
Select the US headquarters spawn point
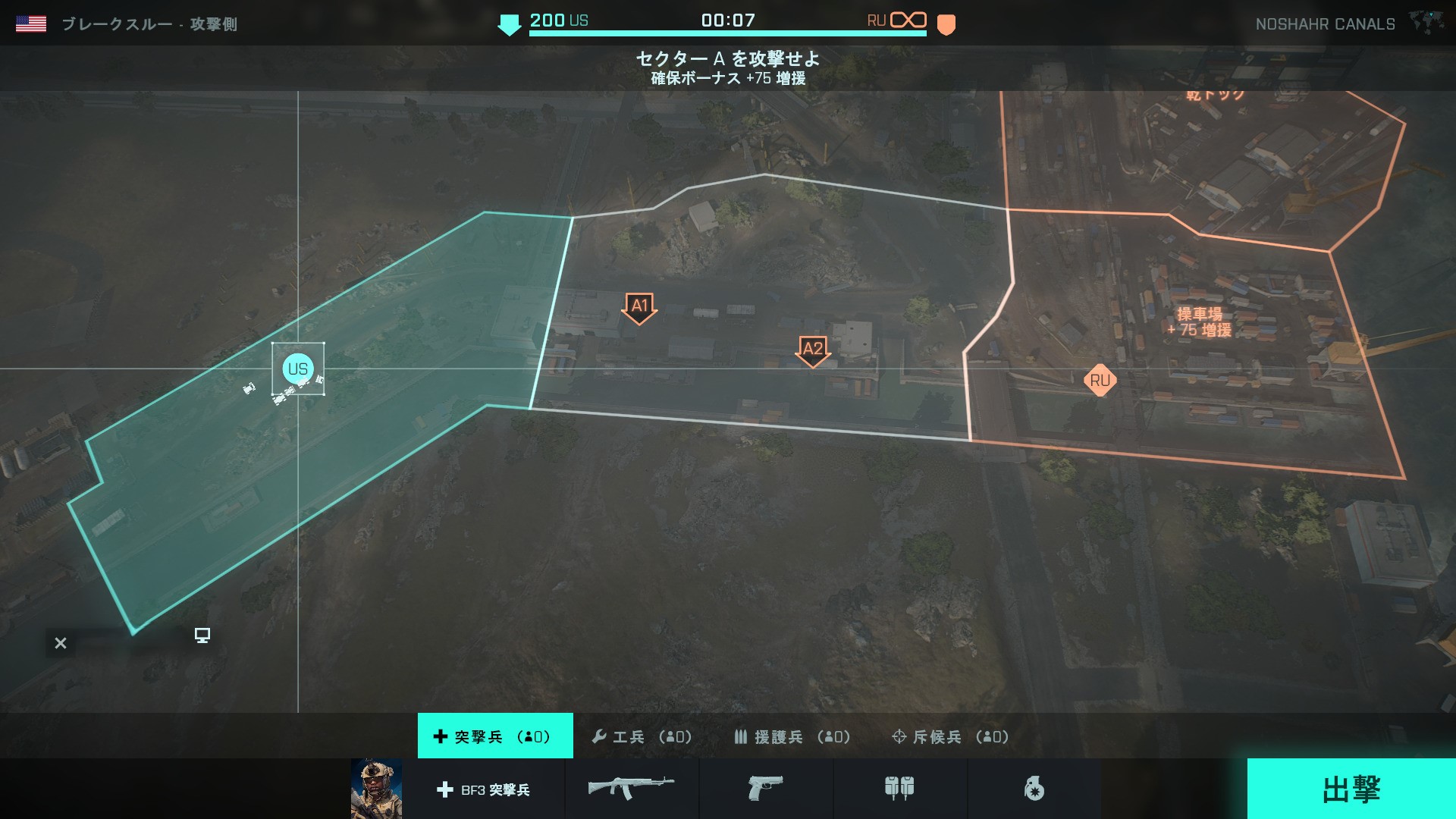click(x=298, y=369)
